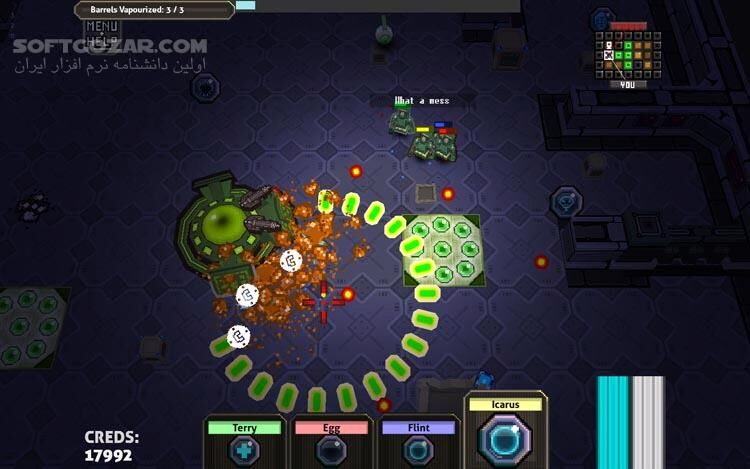This screenshot has height=469, width=750.
Task: Click the room grid minimap
Action: tap(627, 55)
